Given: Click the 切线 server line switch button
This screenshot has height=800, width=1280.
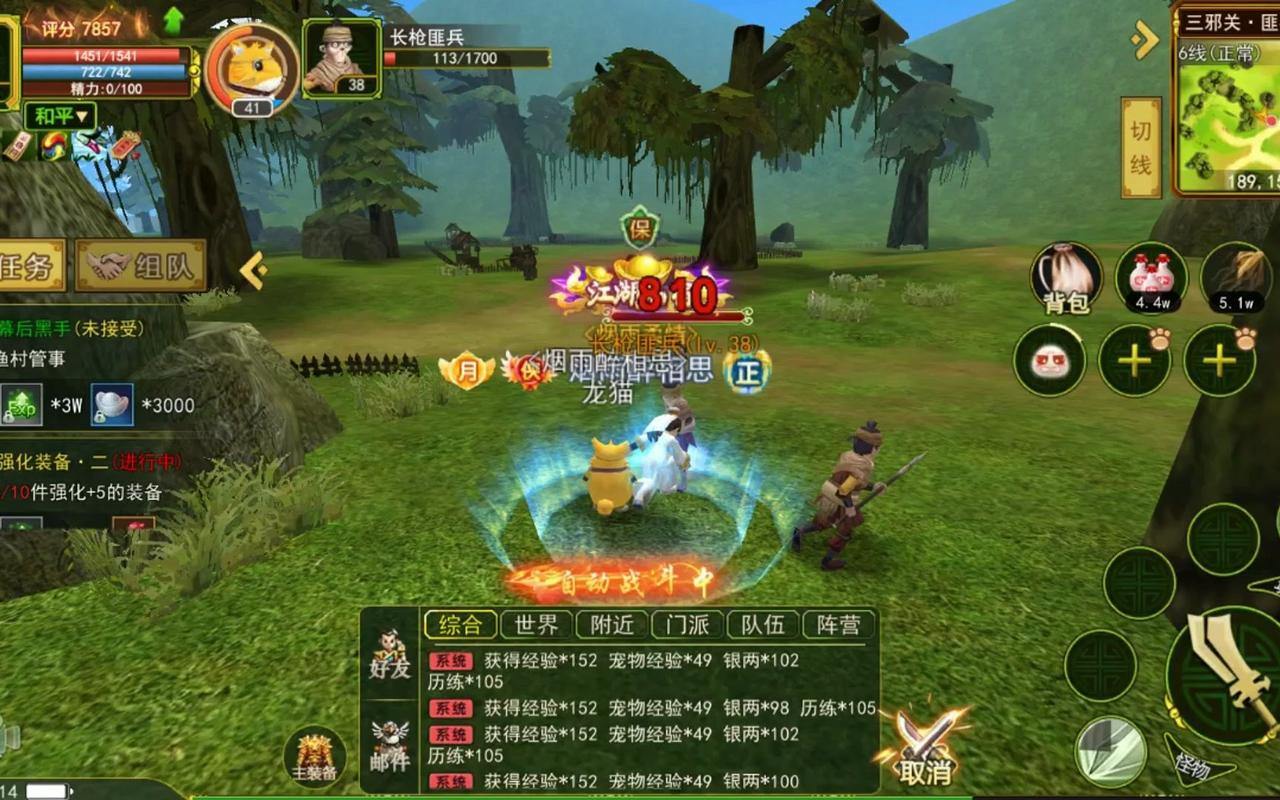Looking at the screenshot, I should pos(1140,143).
